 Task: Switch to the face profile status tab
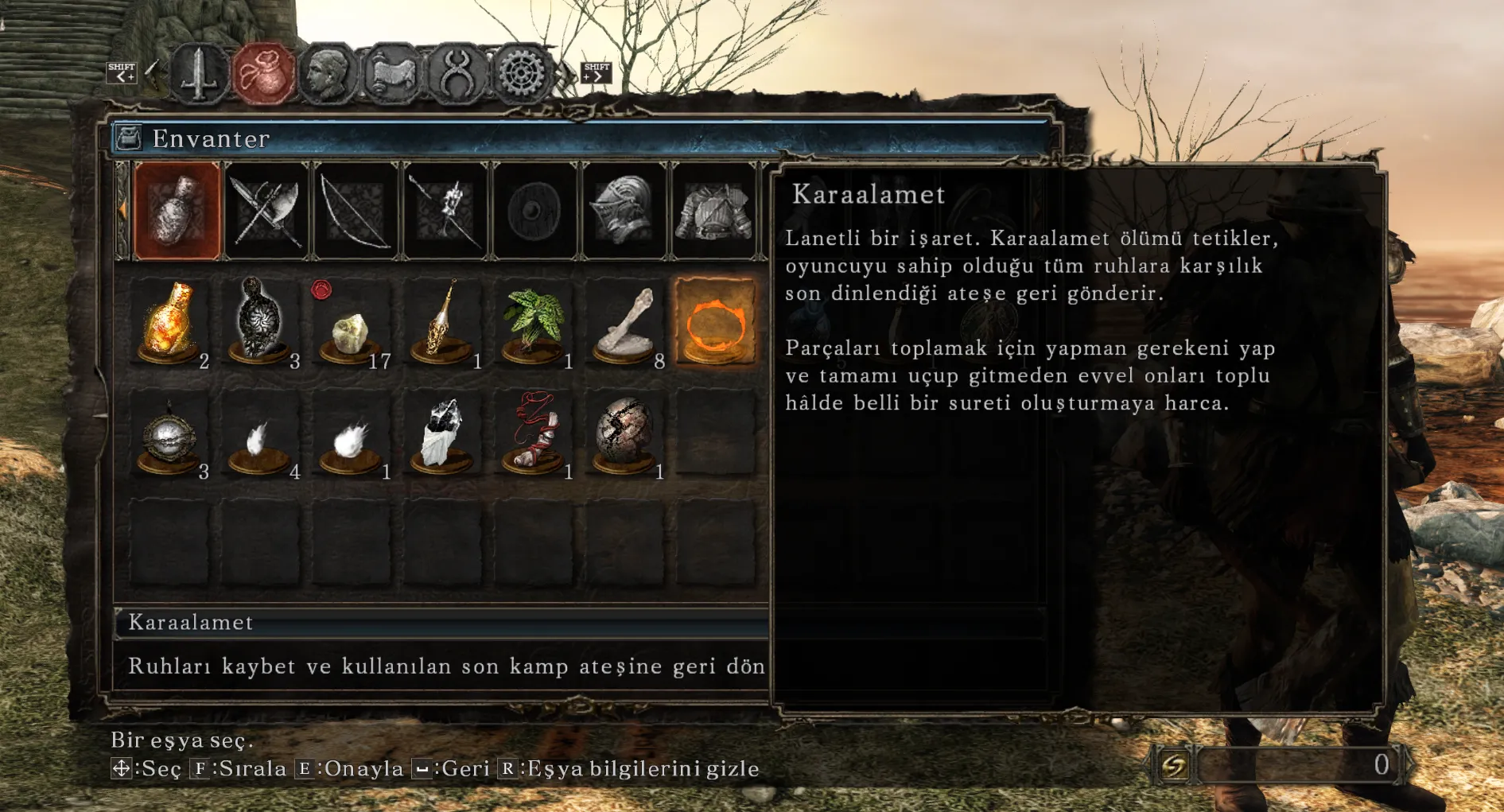pyautogui.click(x=327, y=75)
